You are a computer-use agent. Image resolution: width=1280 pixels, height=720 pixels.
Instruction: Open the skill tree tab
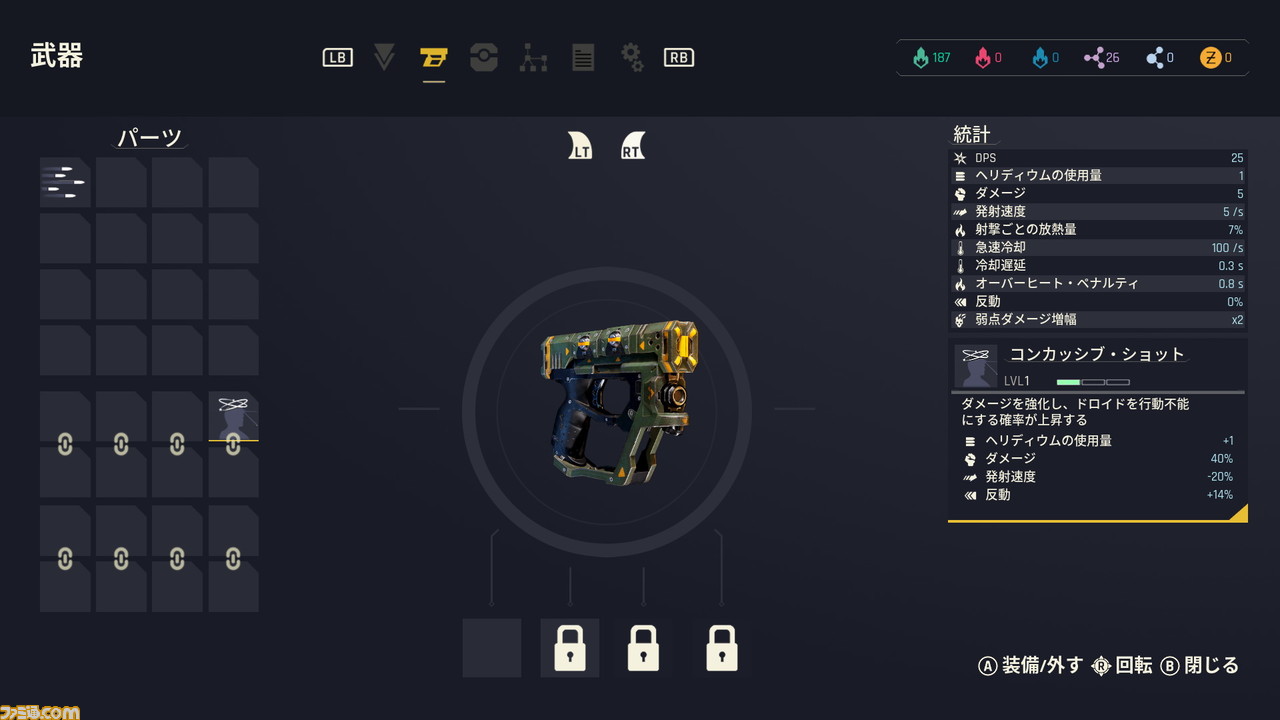tap(533, 58)
